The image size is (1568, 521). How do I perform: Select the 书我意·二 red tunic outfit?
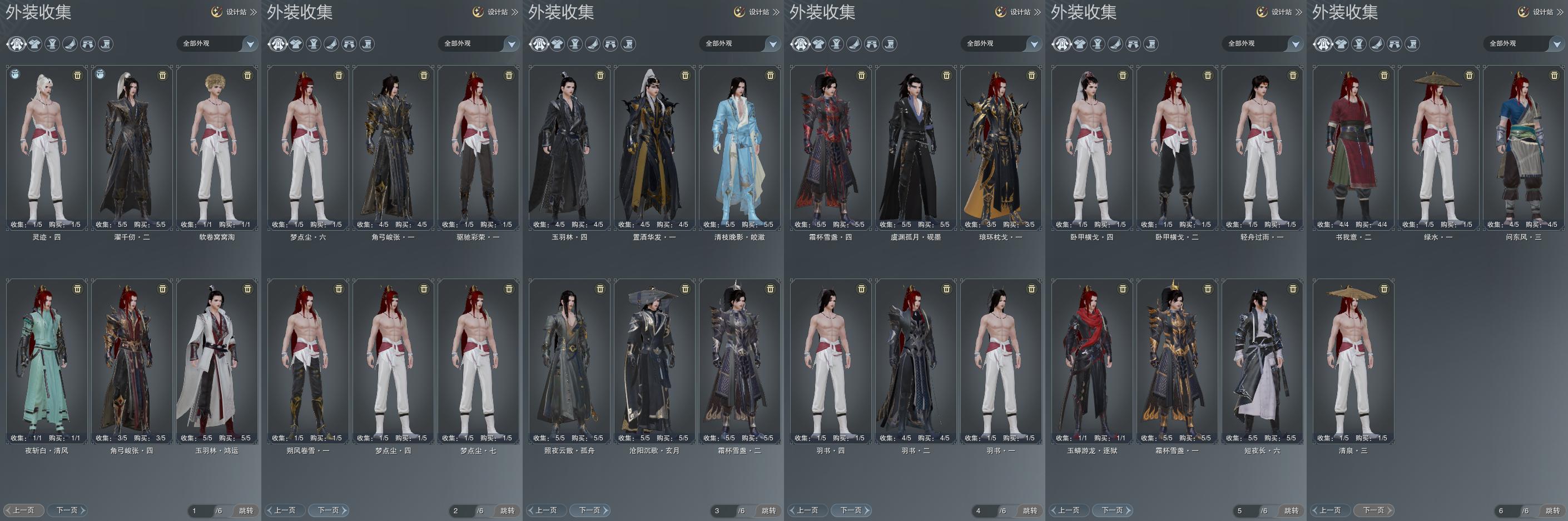click(1353, 146)
